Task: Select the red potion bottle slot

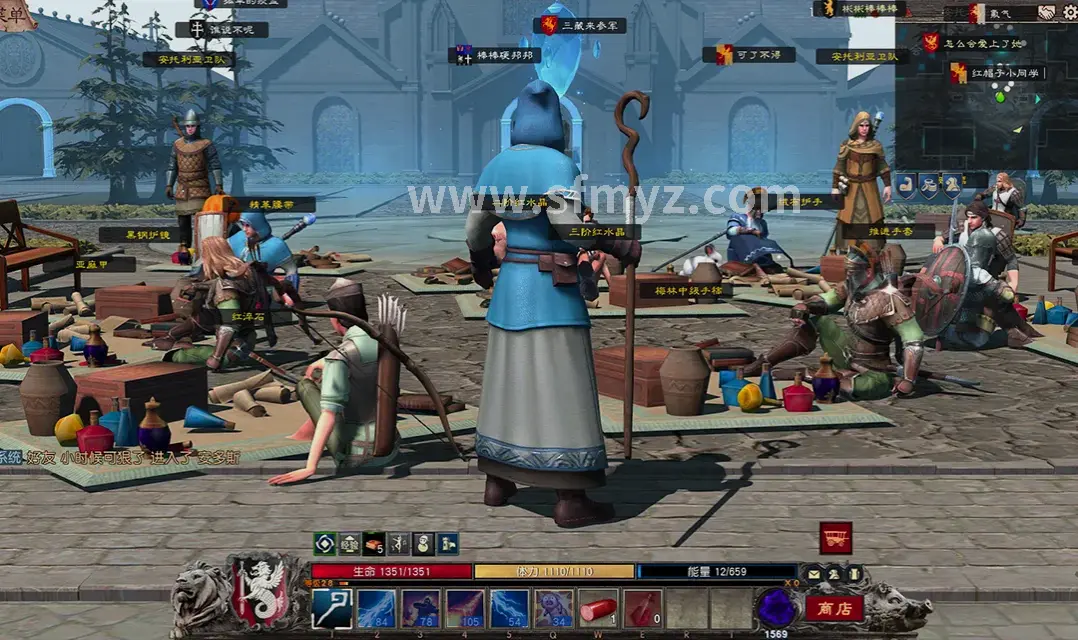Action: pyautogui.click(x=641, y=608)
